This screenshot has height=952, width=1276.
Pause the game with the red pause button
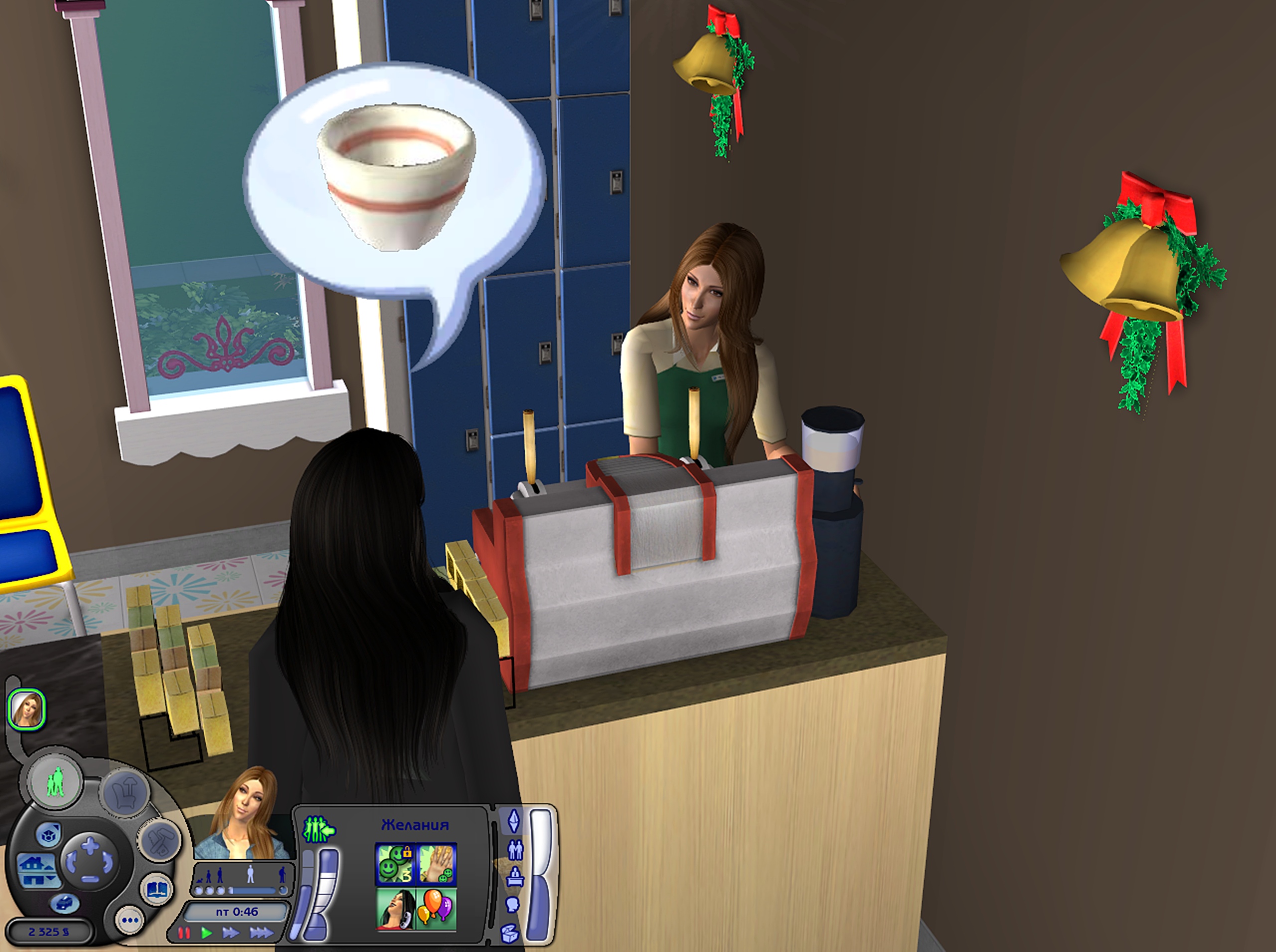(x=183, y=933)
